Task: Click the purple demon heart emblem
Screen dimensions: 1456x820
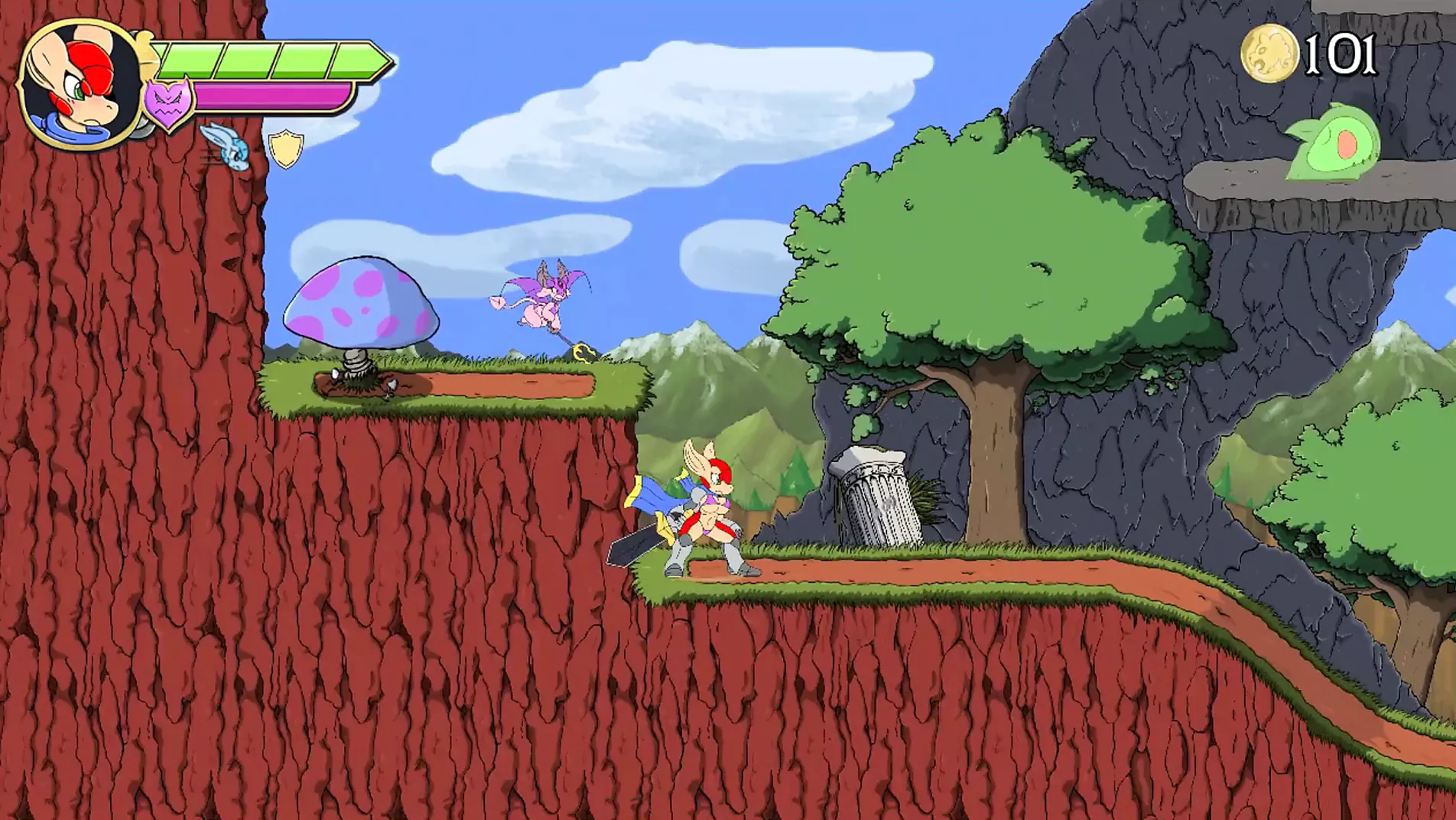Action: [168, 103]
